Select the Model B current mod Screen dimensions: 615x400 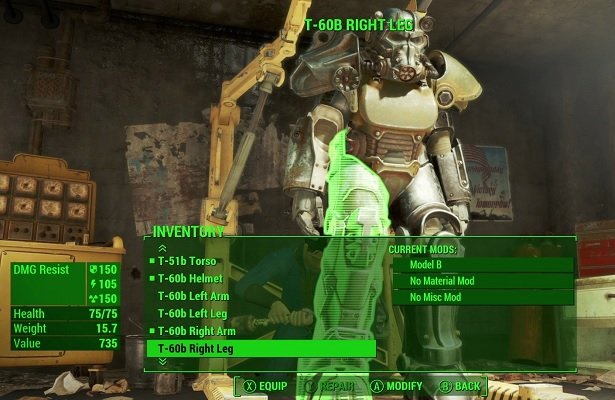coord(481,265)
